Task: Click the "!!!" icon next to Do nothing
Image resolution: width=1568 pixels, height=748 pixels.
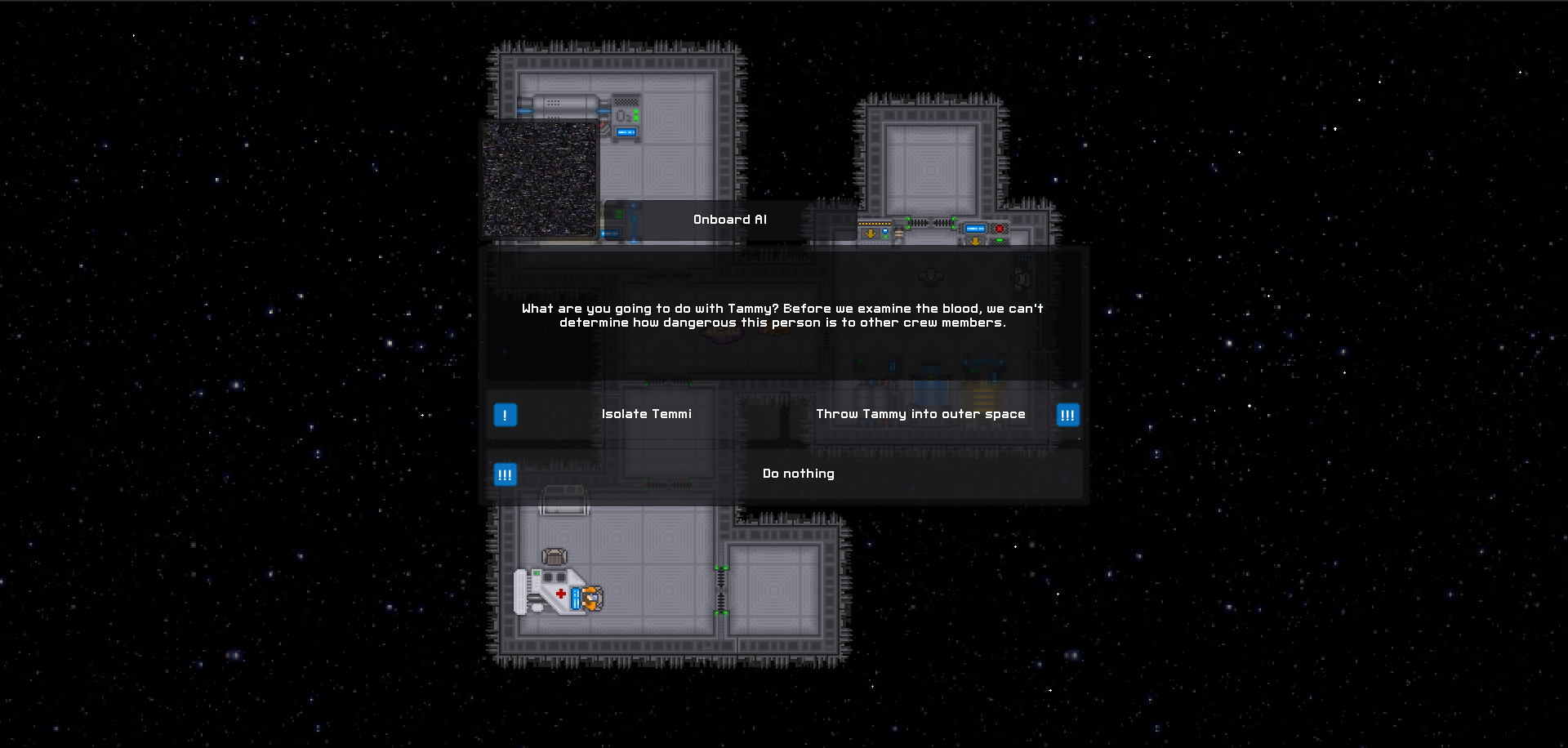Action: 505,474
